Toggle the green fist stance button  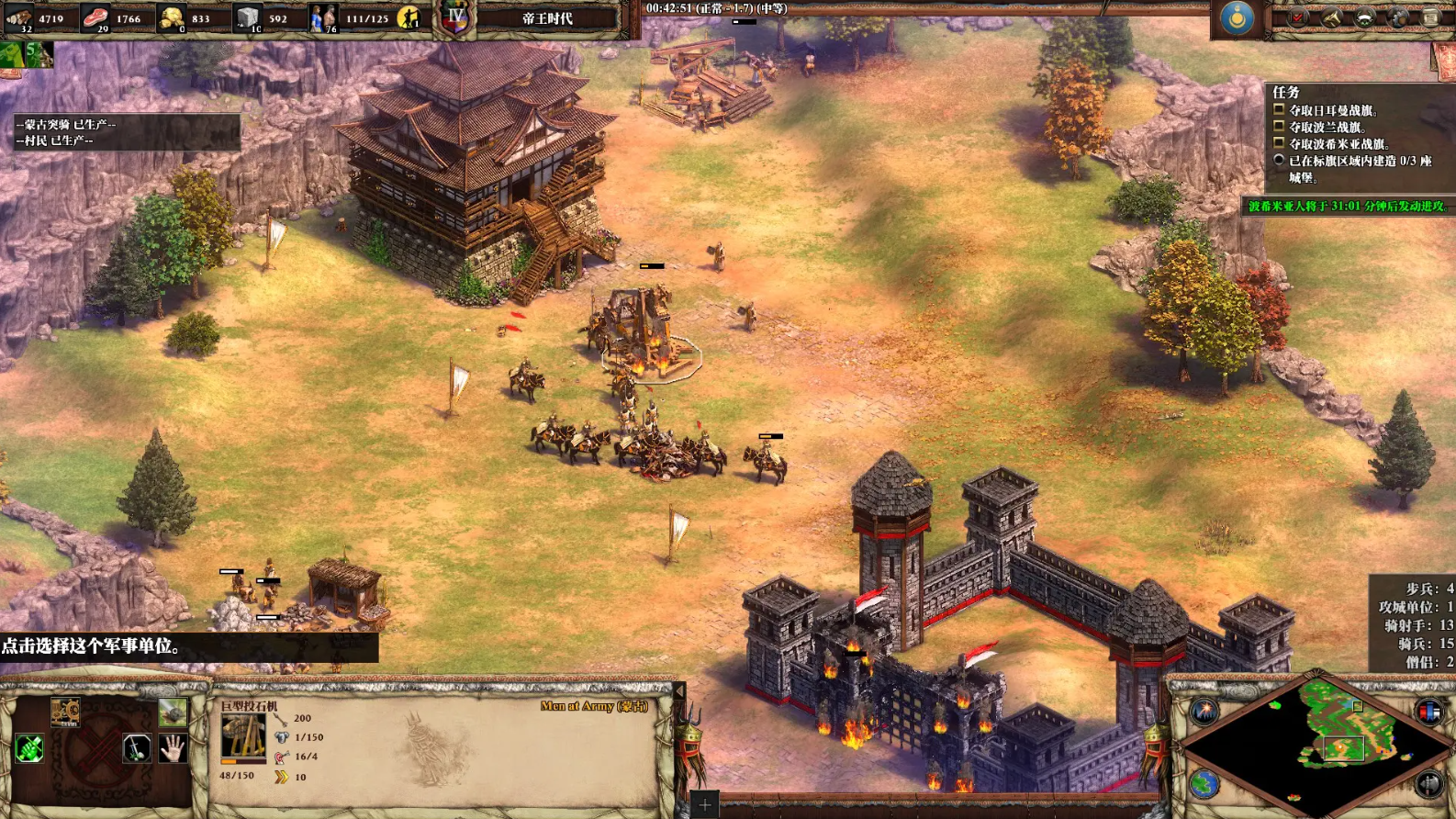point(28,749)
